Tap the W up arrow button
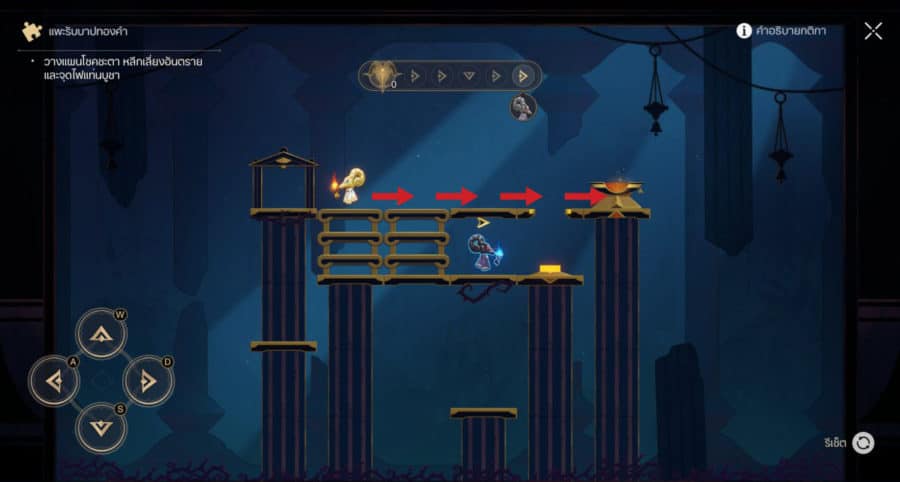This screenshot has width=900, height=482. coord(101,335)
